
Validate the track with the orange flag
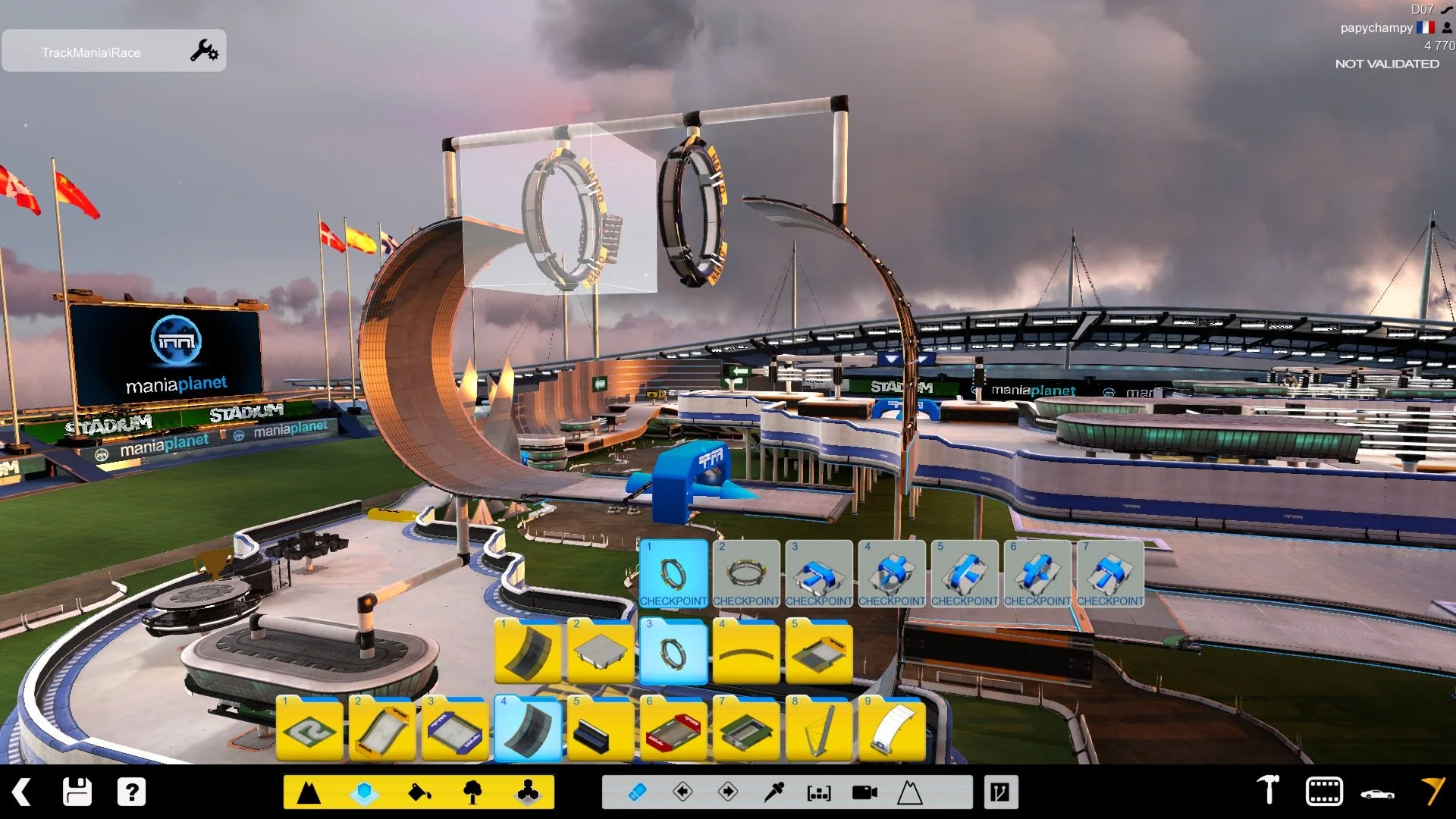point(1432,791)
